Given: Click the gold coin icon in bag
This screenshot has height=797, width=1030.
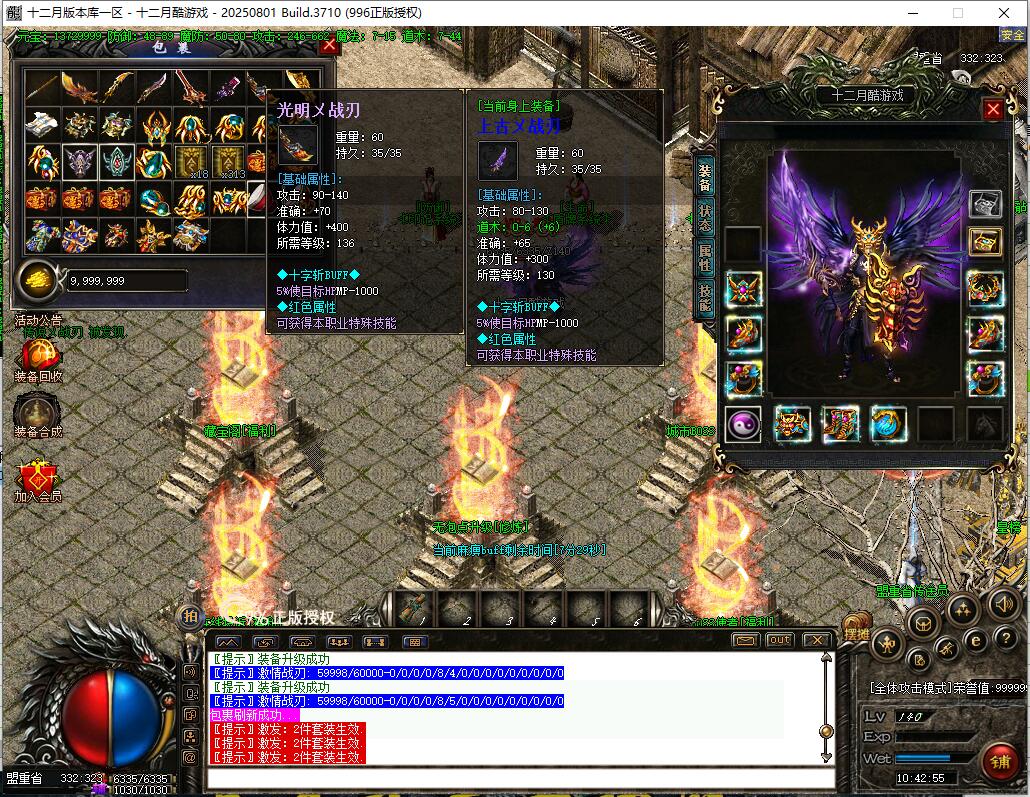Looking at the screenshot, I should (39, 279).
